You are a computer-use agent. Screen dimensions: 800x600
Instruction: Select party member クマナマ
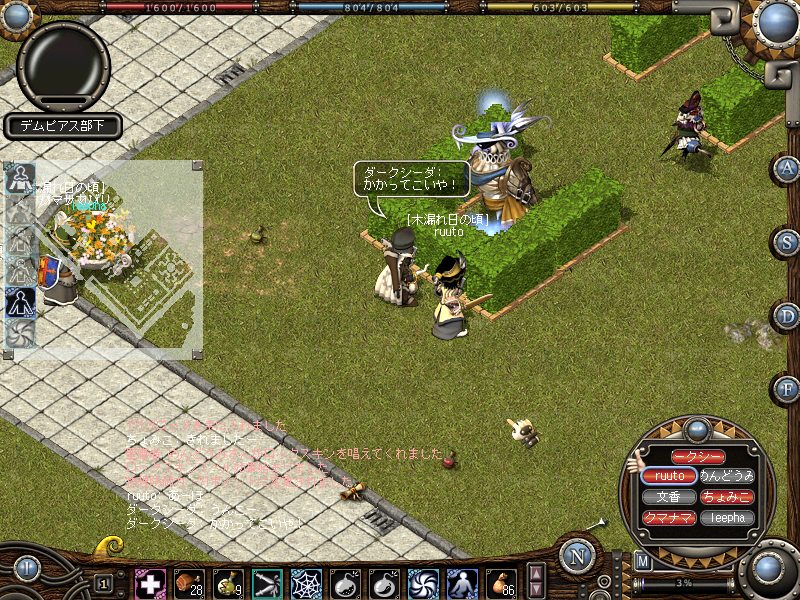[669, 518]
